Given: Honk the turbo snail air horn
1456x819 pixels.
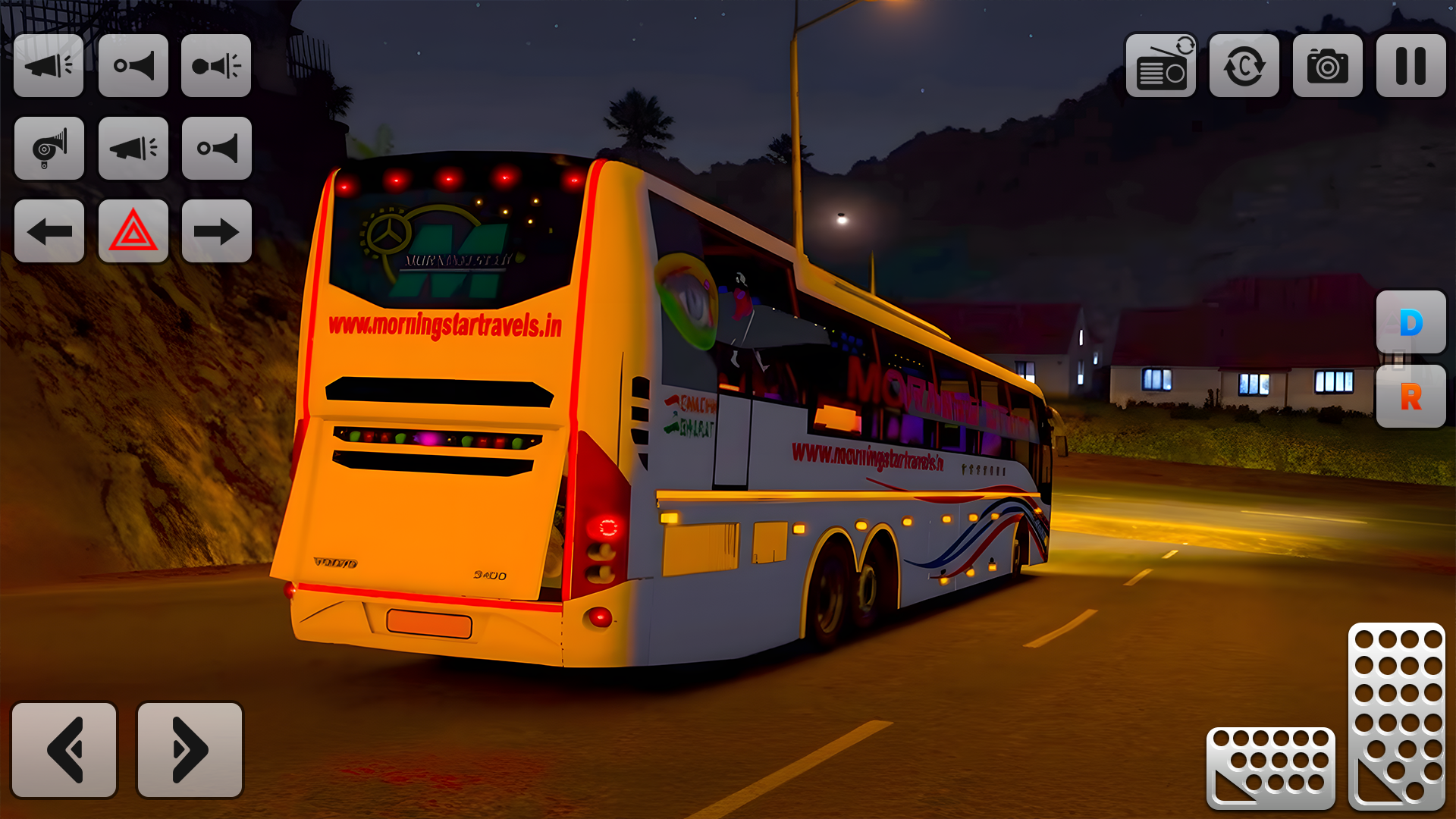Looking at the screenshot, I should coord(49,149).
